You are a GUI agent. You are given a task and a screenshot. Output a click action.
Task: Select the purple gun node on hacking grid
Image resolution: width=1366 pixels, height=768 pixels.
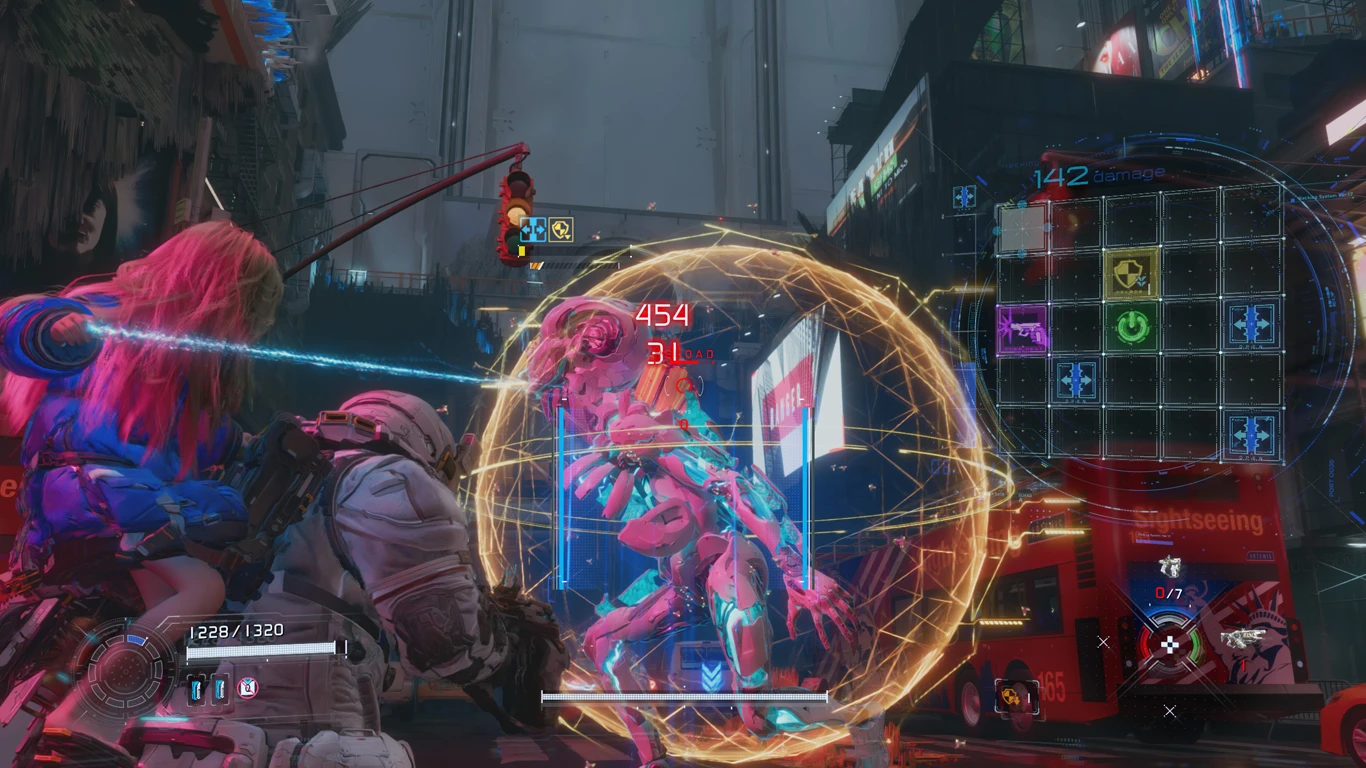(1022, 329)
